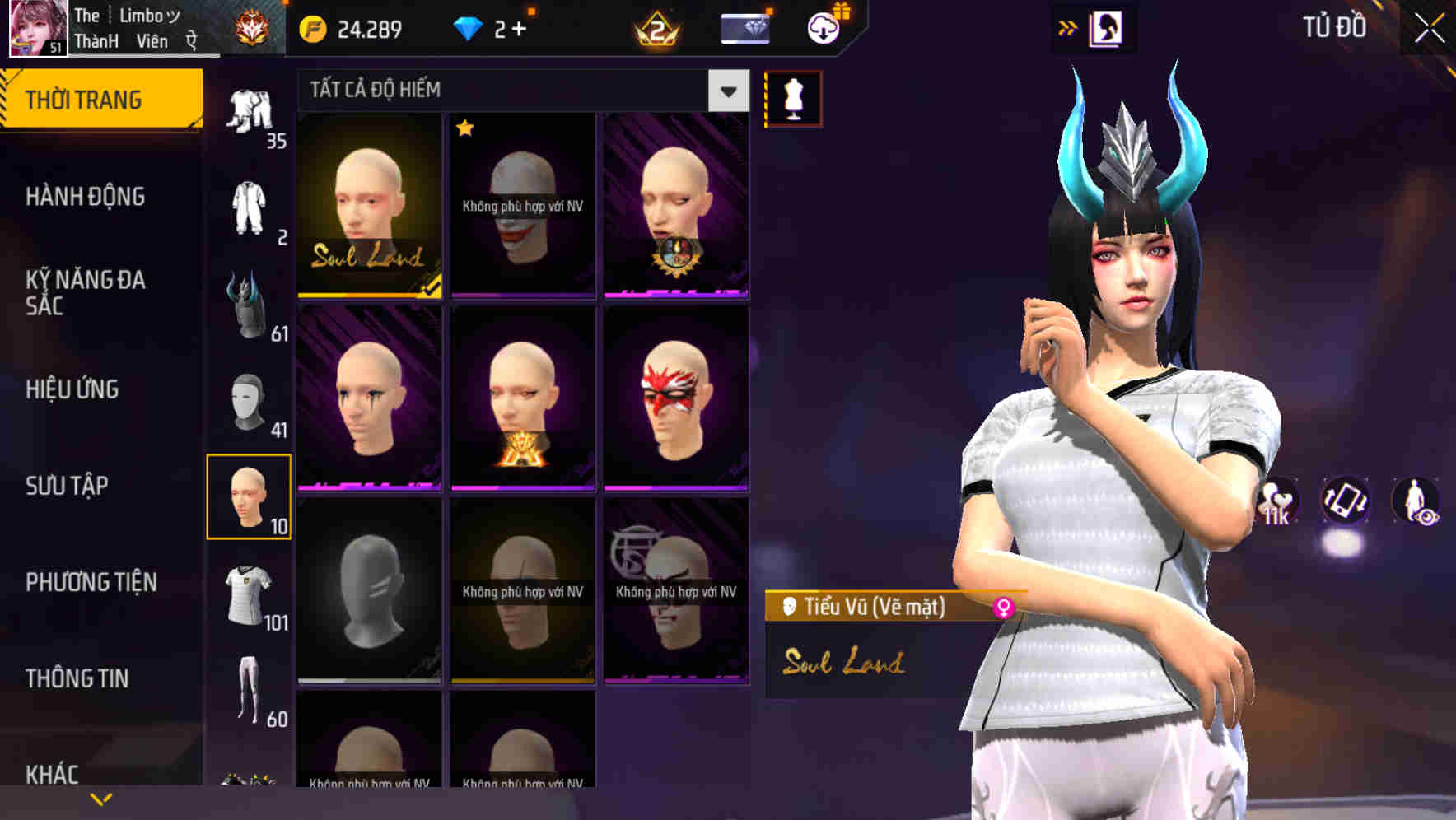Switch to the HIỆU ỨNG tab
The height and width of the screenshot is (820, 1456).
pos(74,389)
